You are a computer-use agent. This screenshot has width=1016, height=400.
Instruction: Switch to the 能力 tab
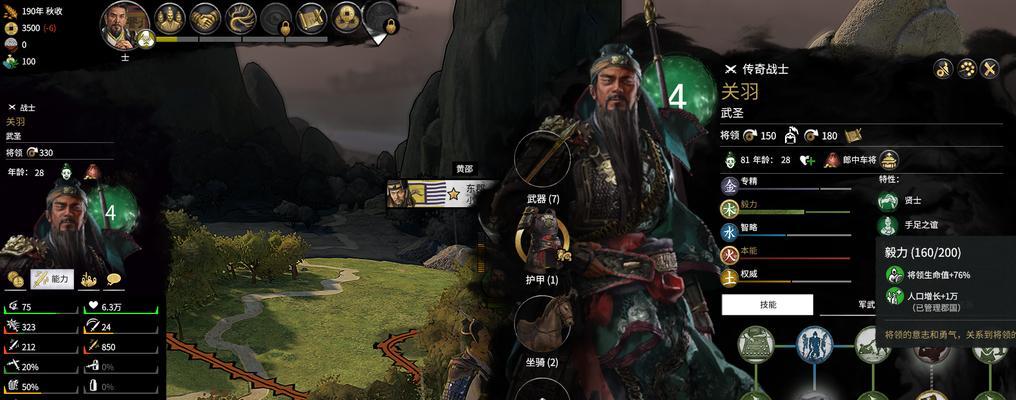52,279
